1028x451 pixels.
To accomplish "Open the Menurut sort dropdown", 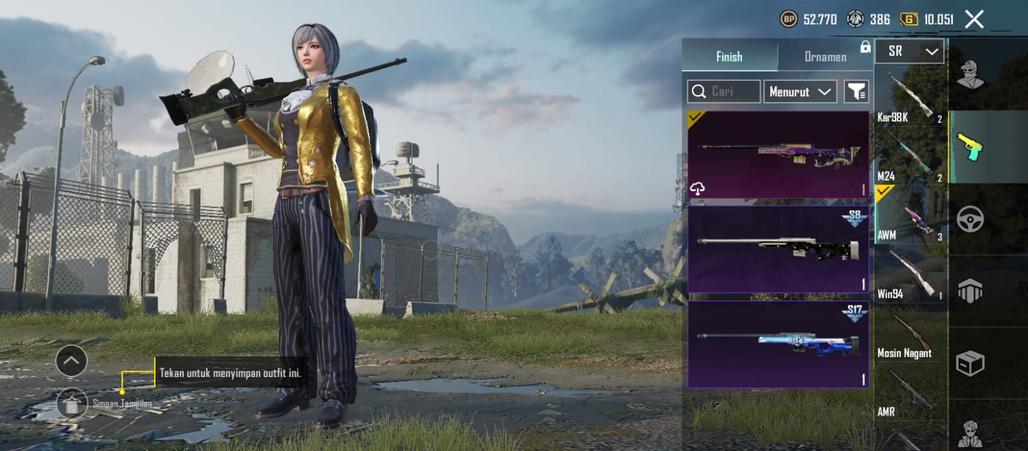I will (x=800, y=92).
